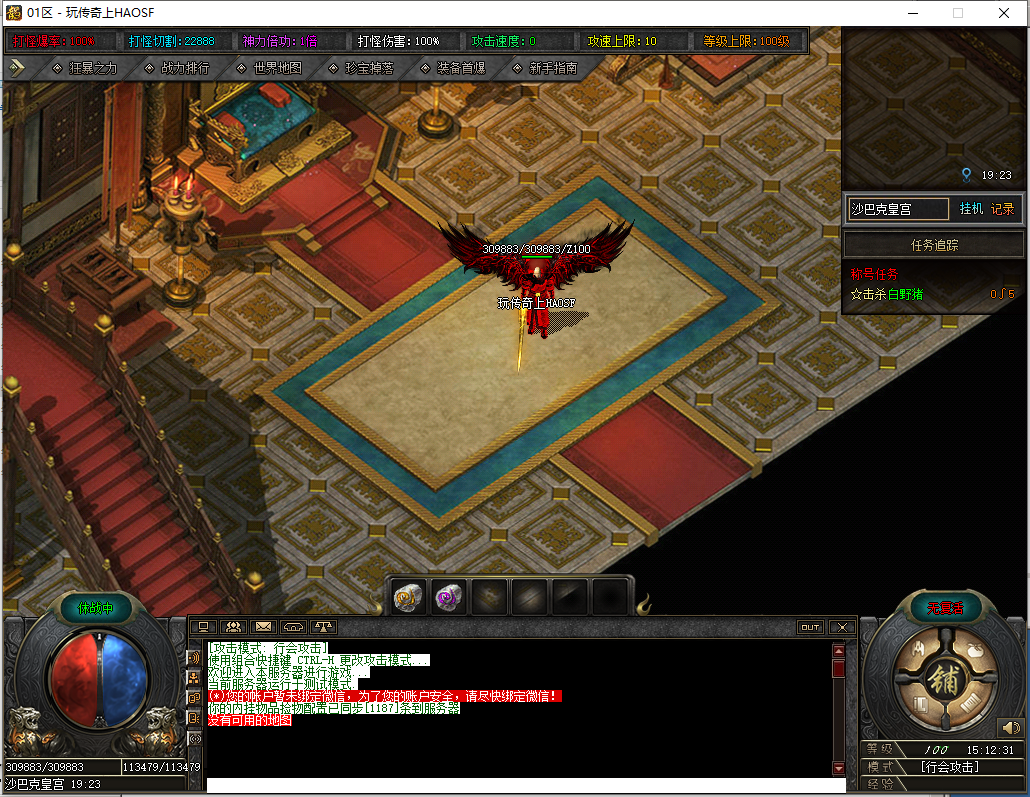
Task: Collapse the top menu arrow button
Action: pos(17,68)
